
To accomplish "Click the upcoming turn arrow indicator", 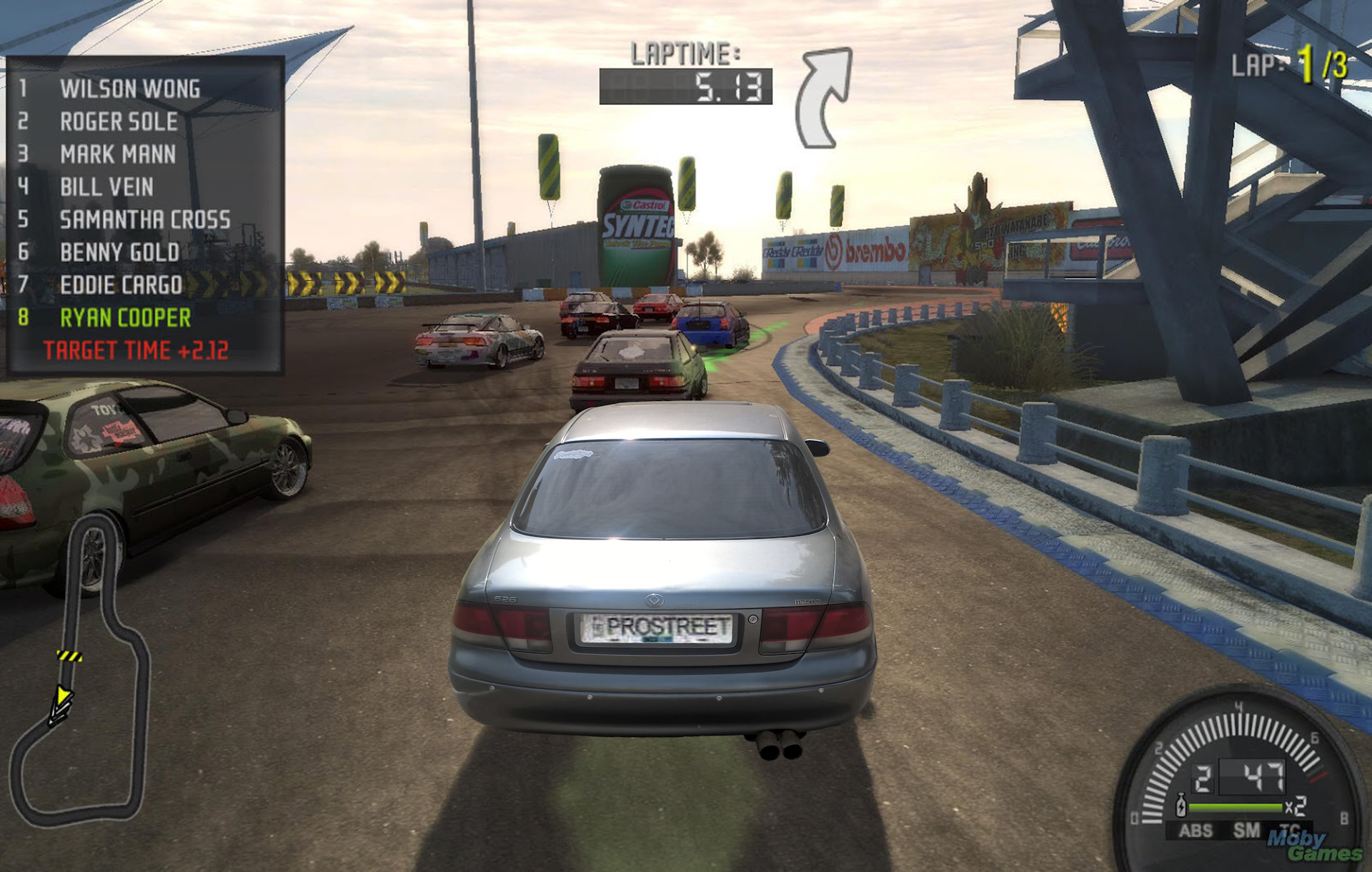I will pyautogui.click(x=825, y=96).
